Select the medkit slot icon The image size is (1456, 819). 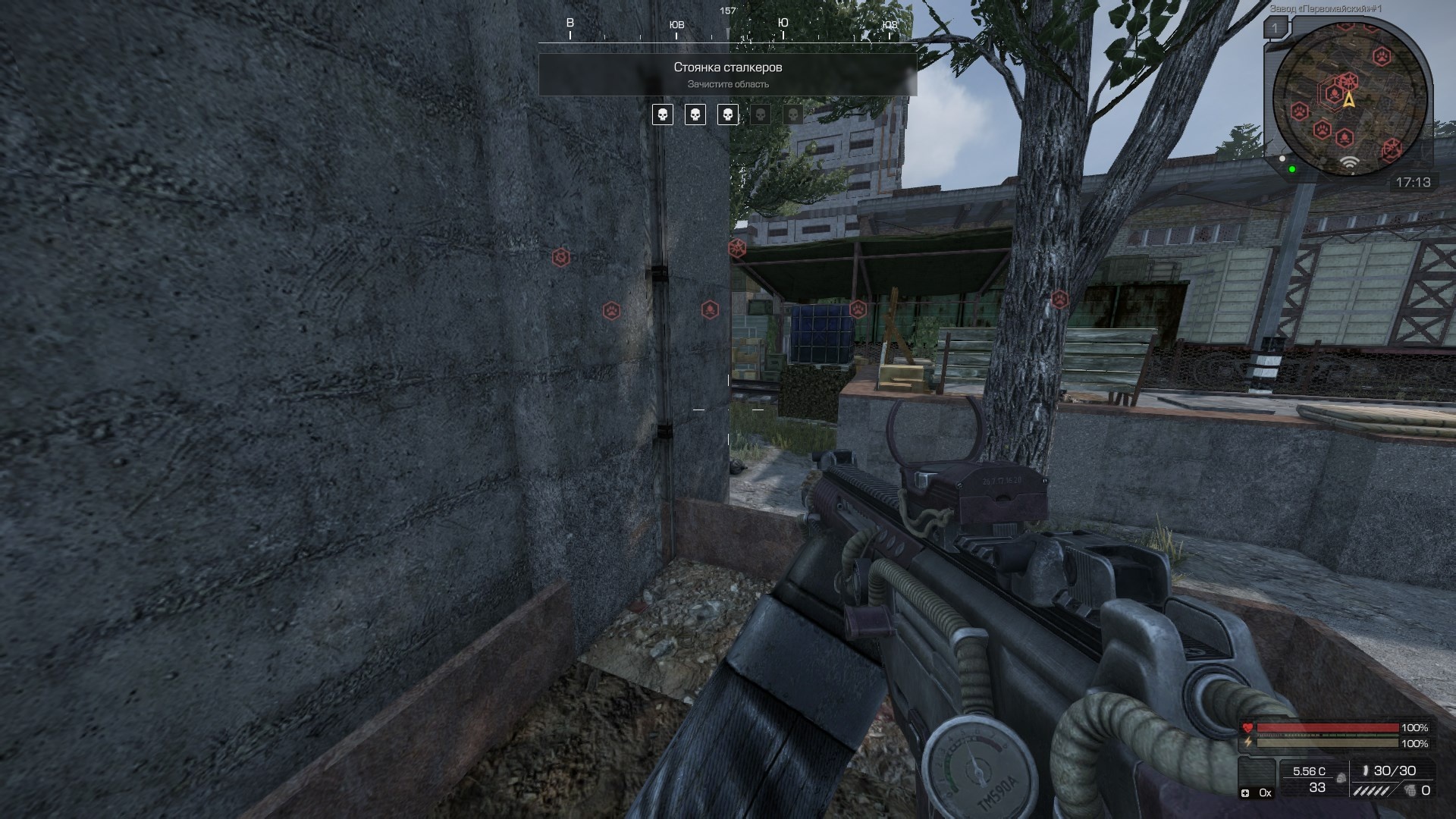[1245, 793]
